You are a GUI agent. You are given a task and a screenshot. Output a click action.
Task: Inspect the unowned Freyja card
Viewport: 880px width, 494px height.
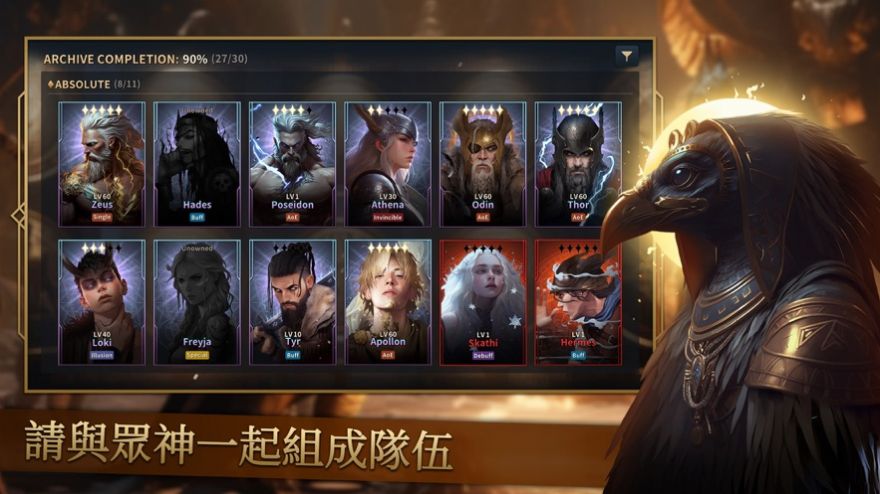point(197,301)
